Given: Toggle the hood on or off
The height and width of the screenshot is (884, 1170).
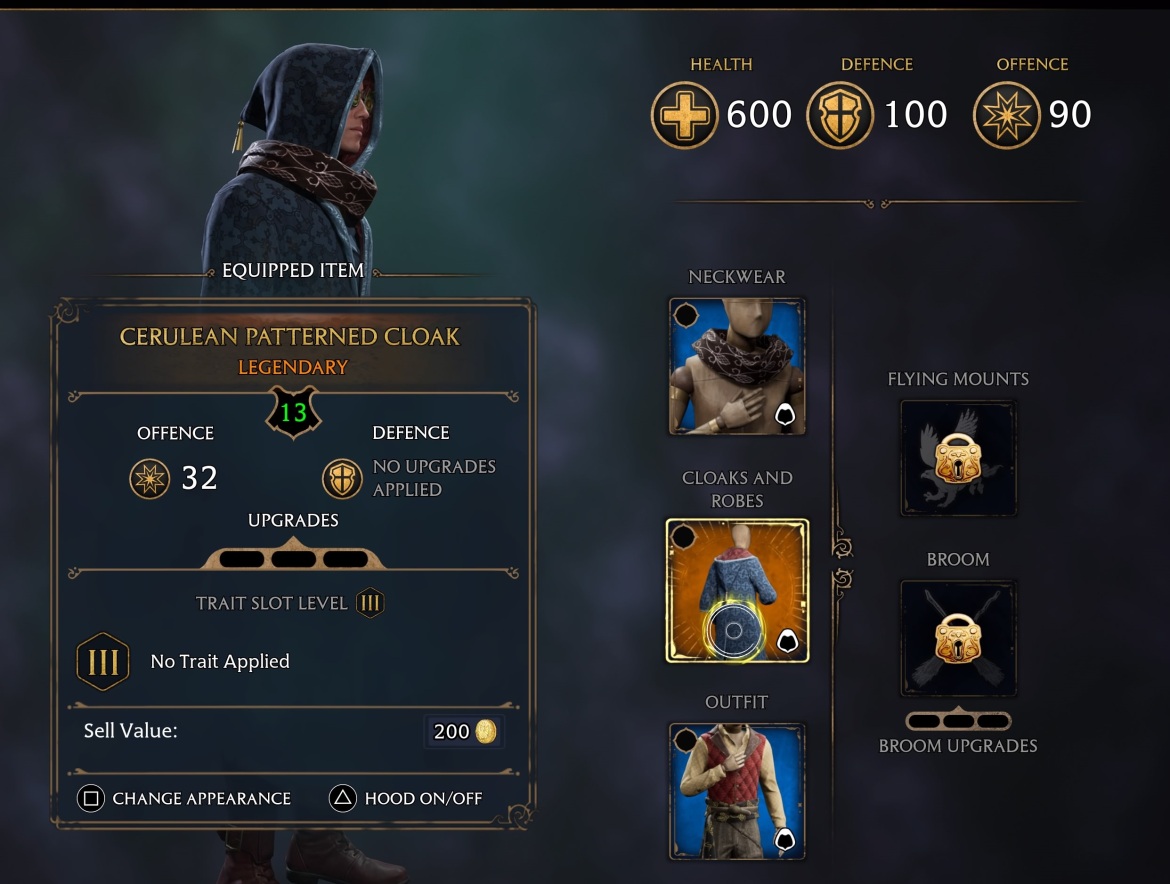Looking at the screenshot, I should (x=407, y=799).
